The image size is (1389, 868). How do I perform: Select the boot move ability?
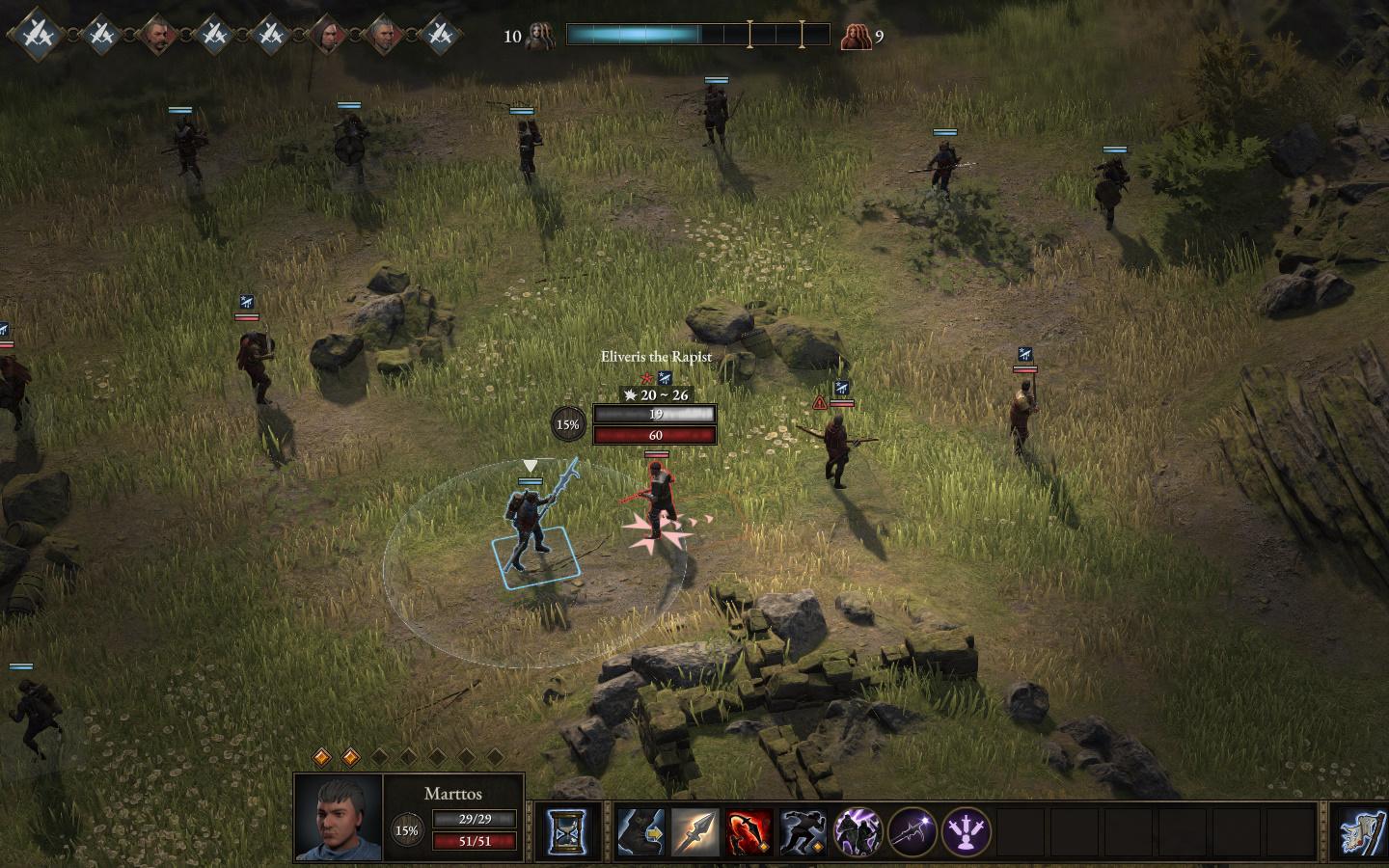[640, 831]
